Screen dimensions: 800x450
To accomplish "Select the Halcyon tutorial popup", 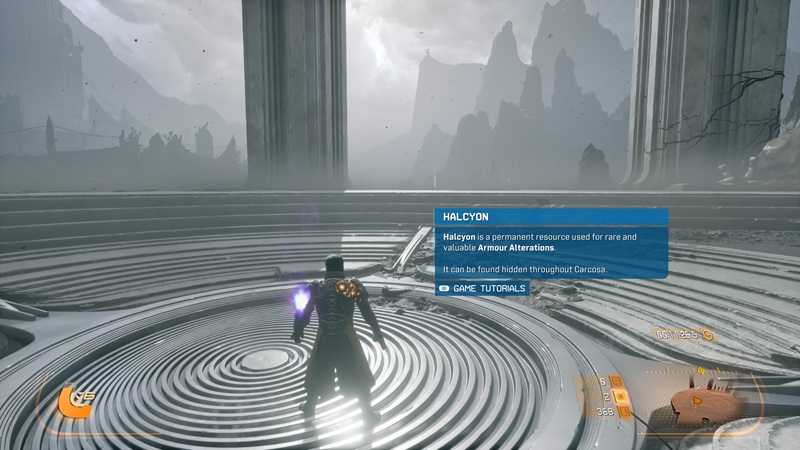I will click(551, 243).
